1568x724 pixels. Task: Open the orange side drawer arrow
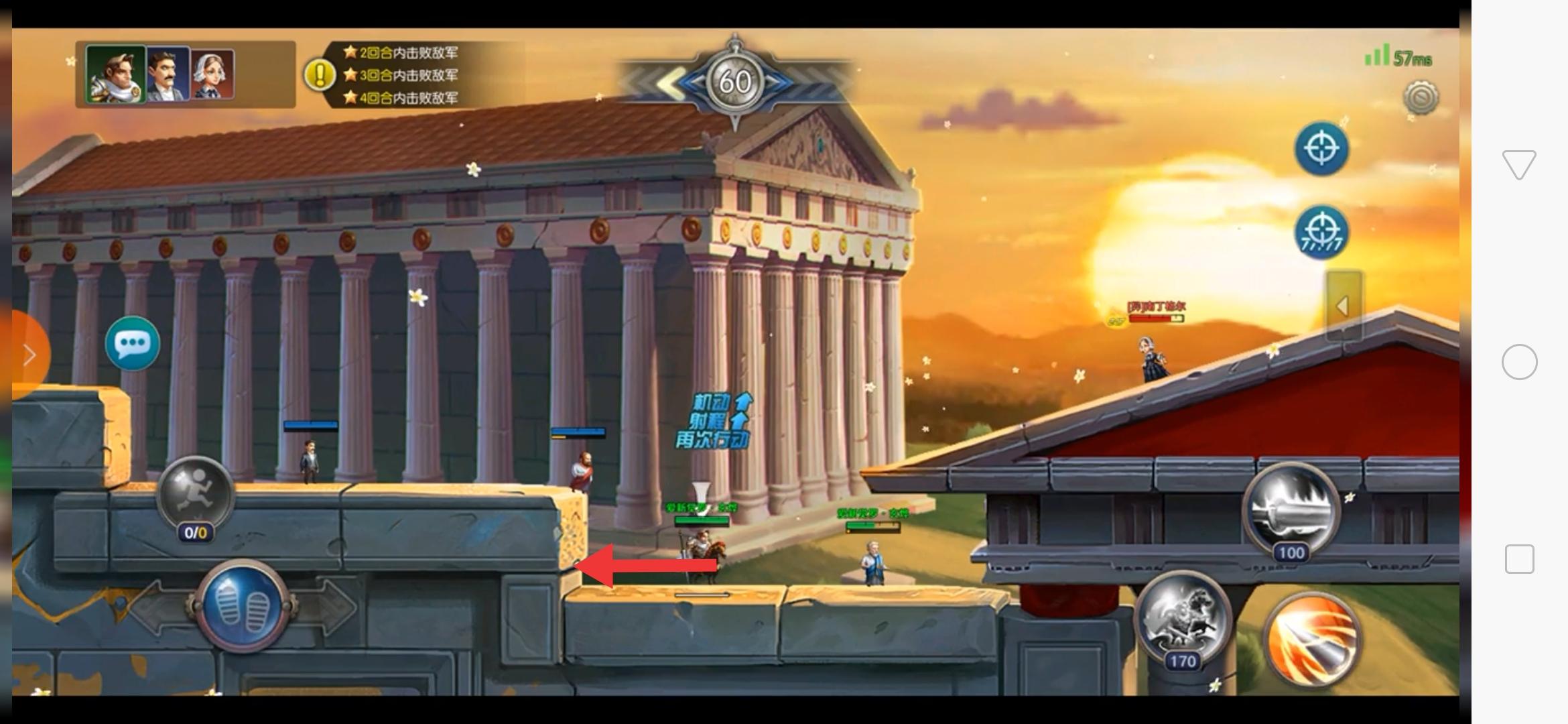pos(28,355)
